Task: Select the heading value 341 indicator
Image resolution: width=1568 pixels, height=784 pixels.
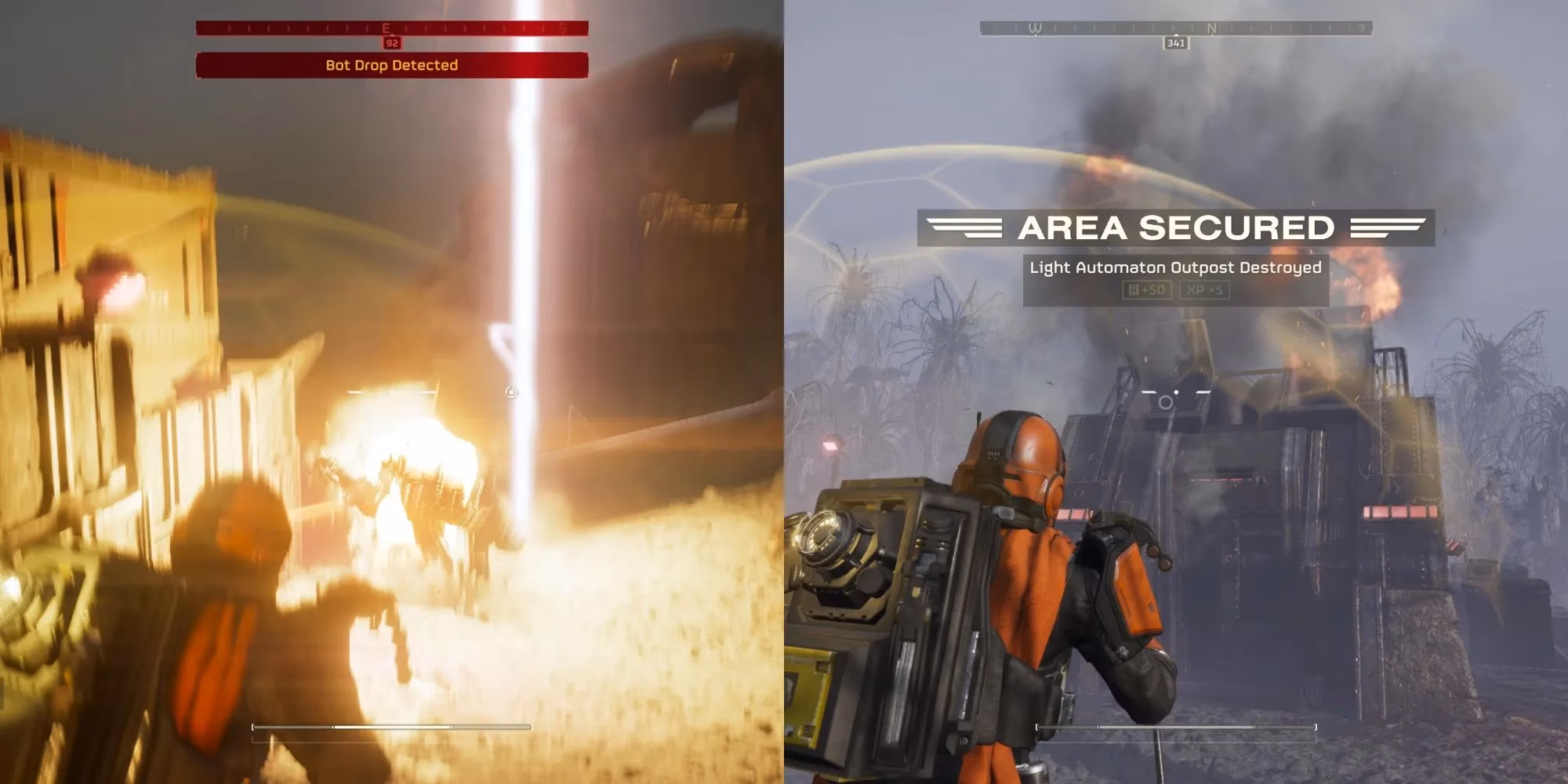Action: coord(1176,43)
